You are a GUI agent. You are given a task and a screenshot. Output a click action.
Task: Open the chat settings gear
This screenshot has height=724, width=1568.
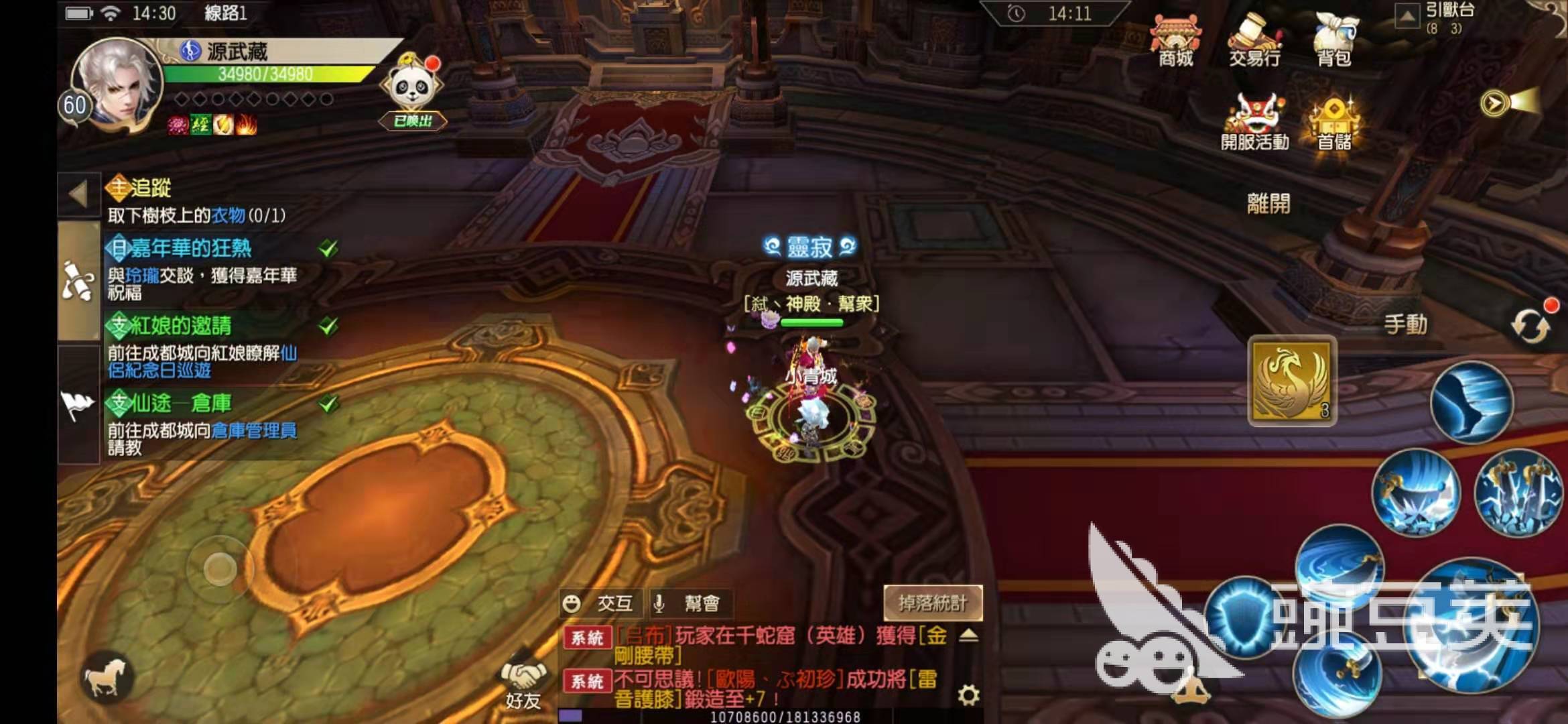click(x=968, y=695)
